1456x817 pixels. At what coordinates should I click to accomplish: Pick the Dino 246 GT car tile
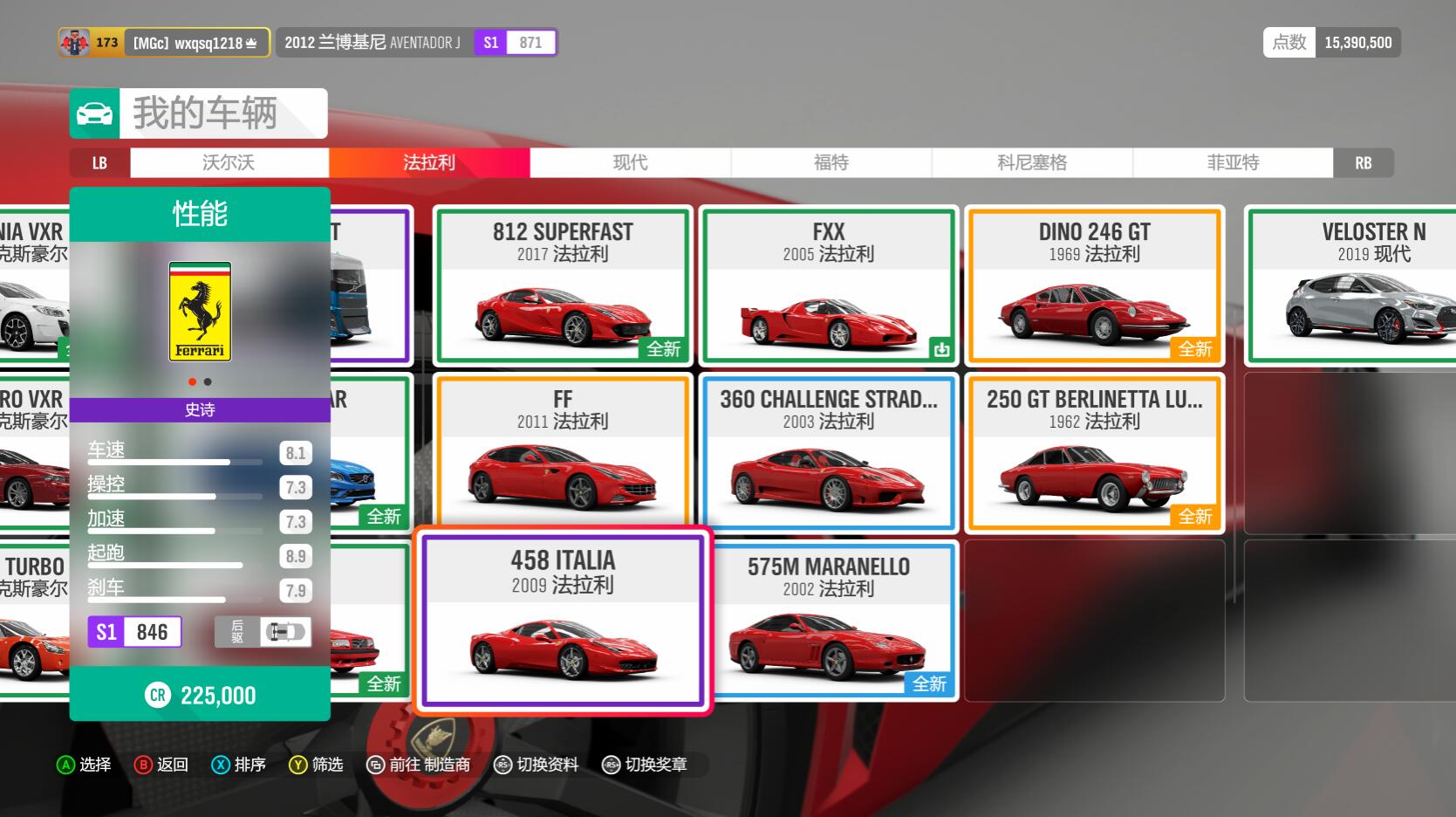[1094, 285]
